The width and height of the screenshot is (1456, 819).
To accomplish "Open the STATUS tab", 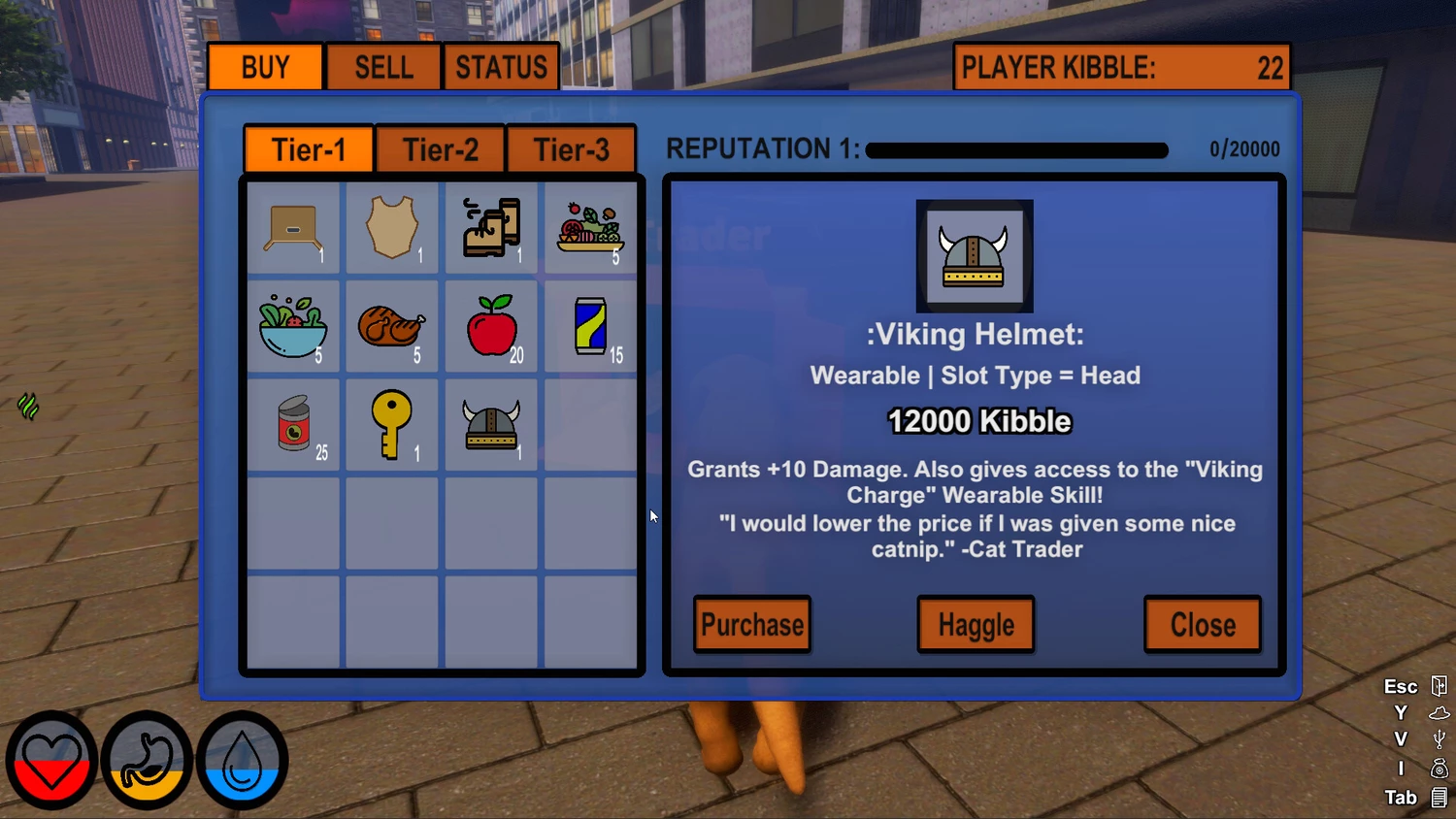I will 501,67.
